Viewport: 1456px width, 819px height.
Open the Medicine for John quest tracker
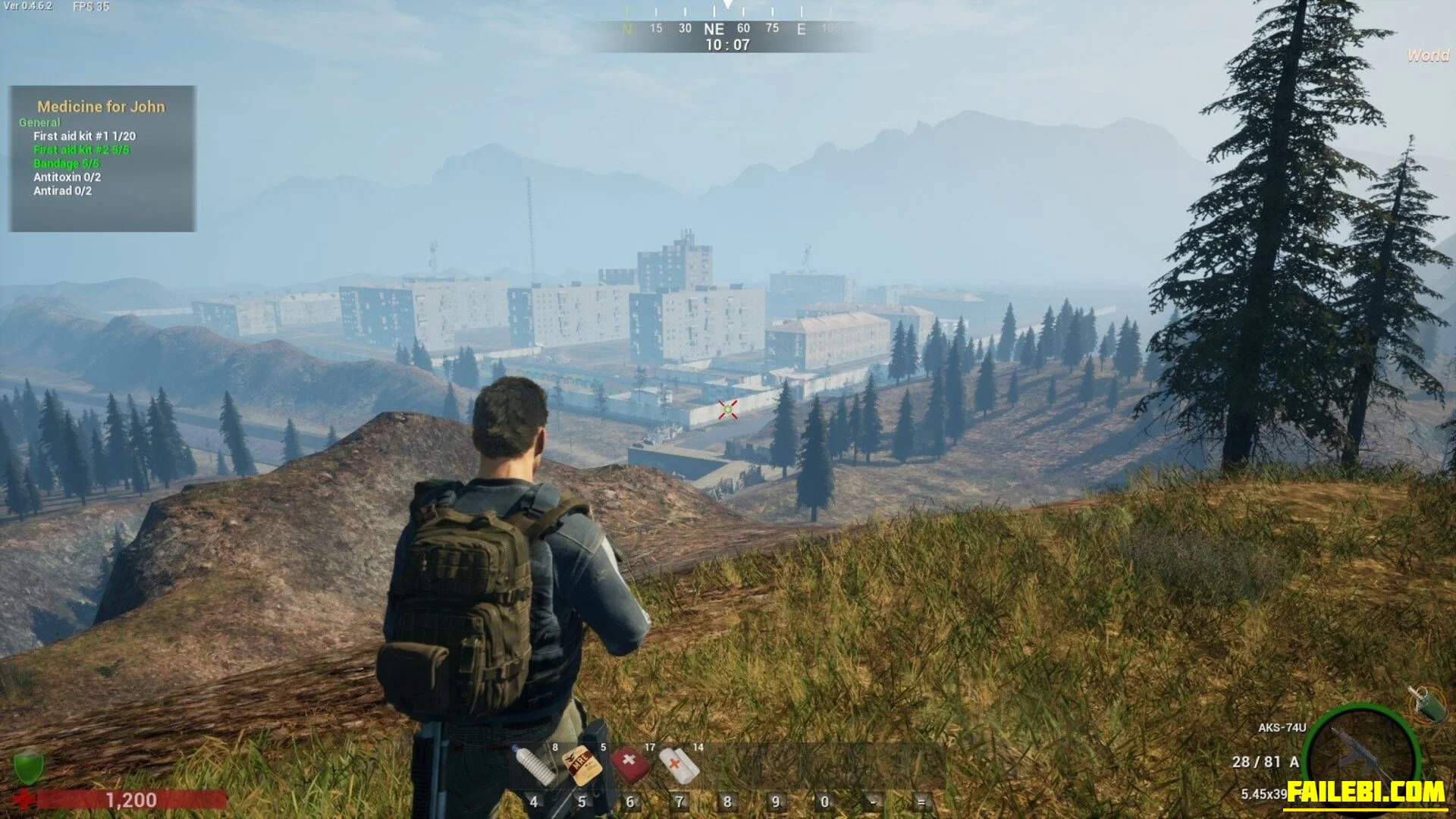(102, 107)
